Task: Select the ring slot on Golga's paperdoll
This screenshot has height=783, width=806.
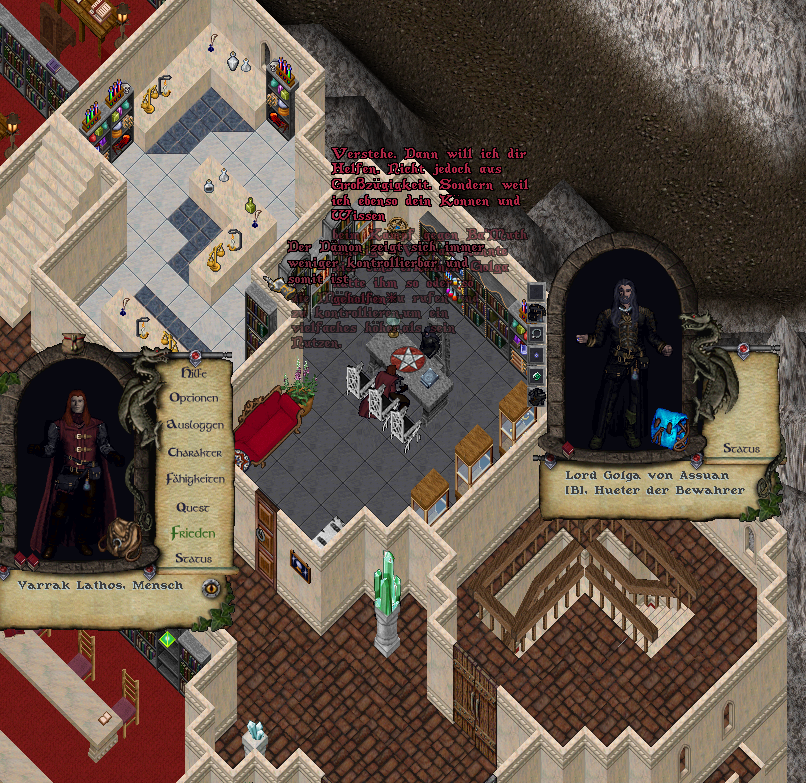Action: tap(536, 332)
